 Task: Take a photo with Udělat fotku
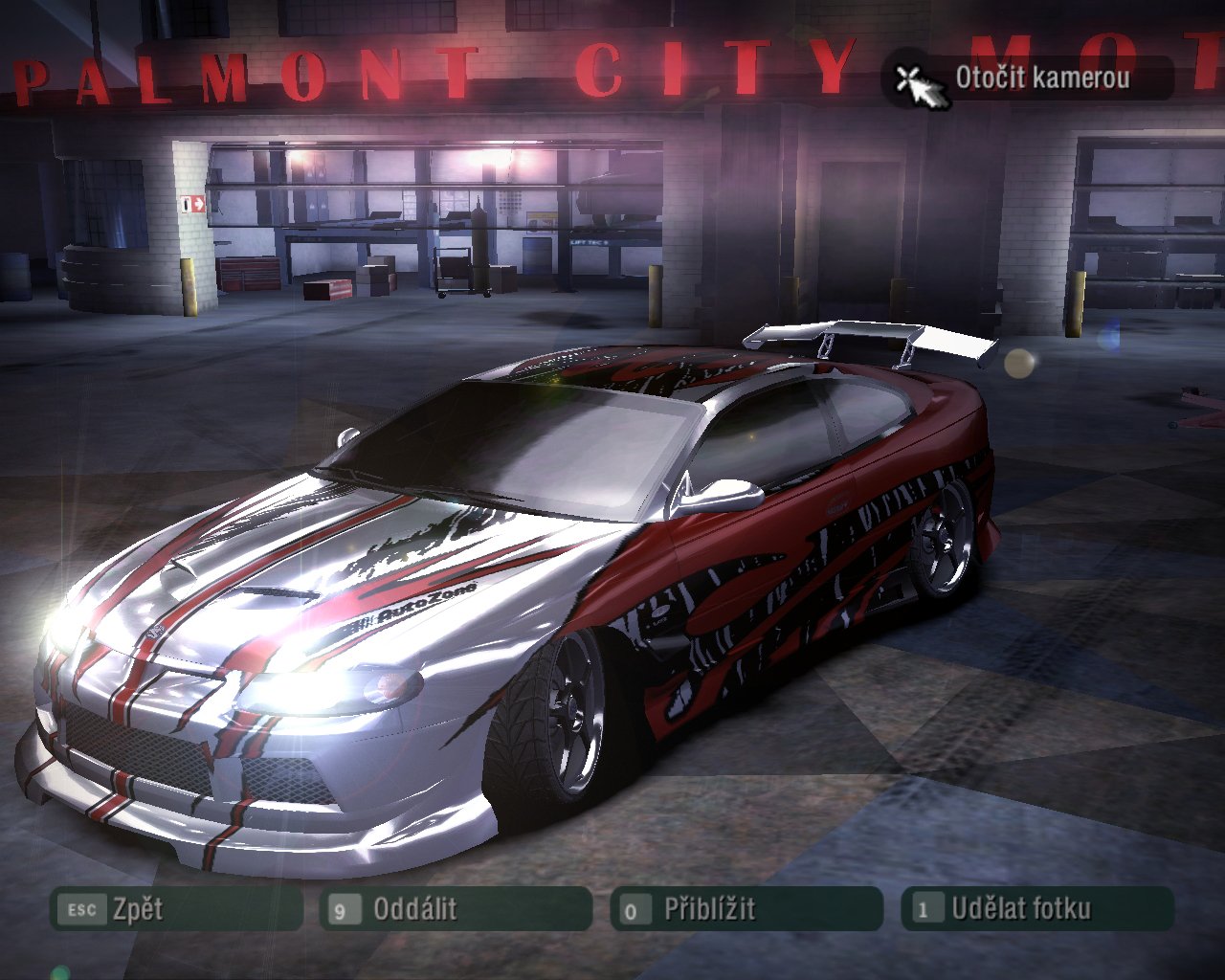pyautogui.click(x=1036, y=909)
